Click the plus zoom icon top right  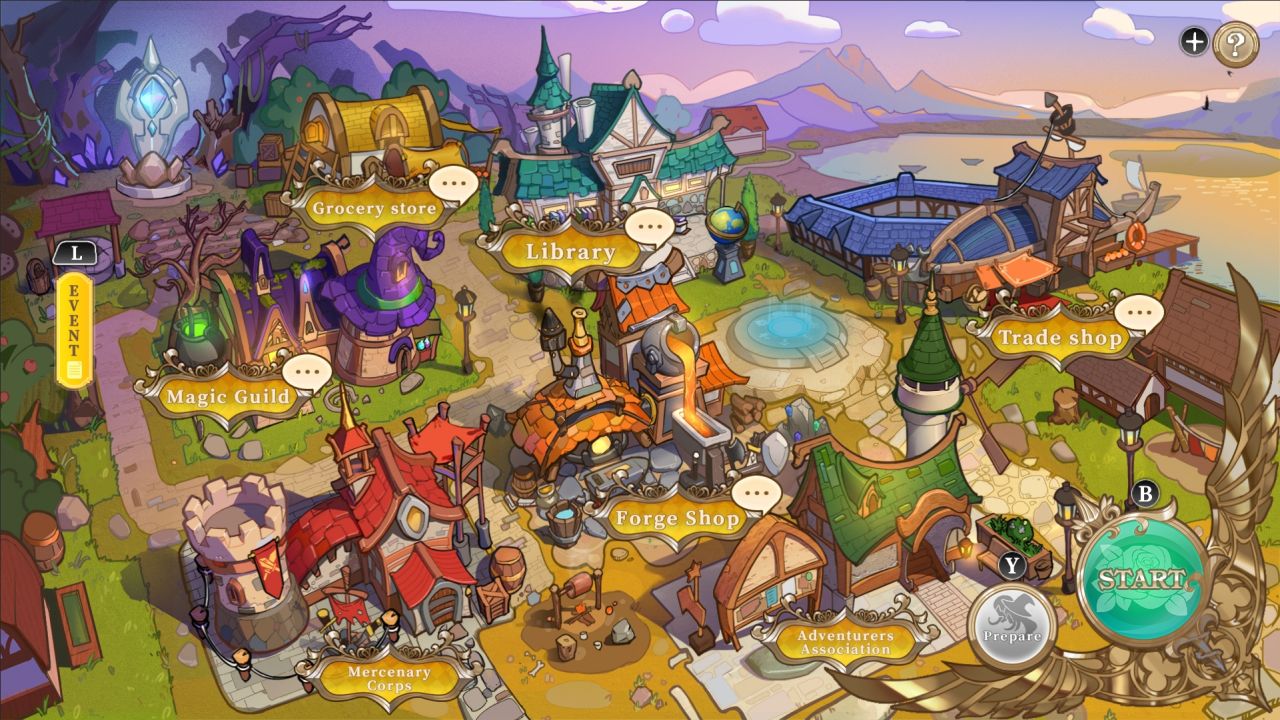(1192, 42)
